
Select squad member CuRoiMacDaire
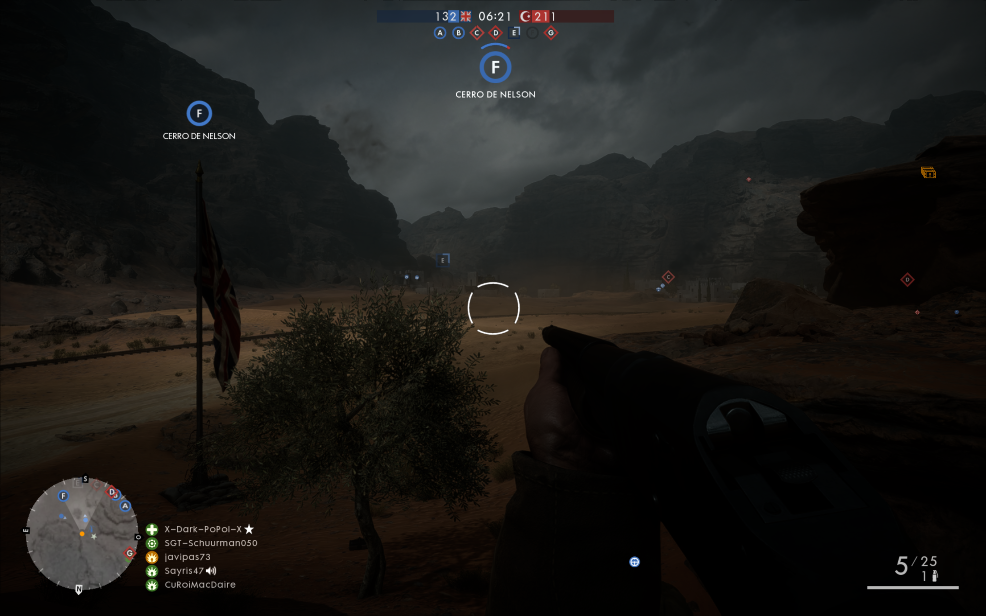point(200,585)
